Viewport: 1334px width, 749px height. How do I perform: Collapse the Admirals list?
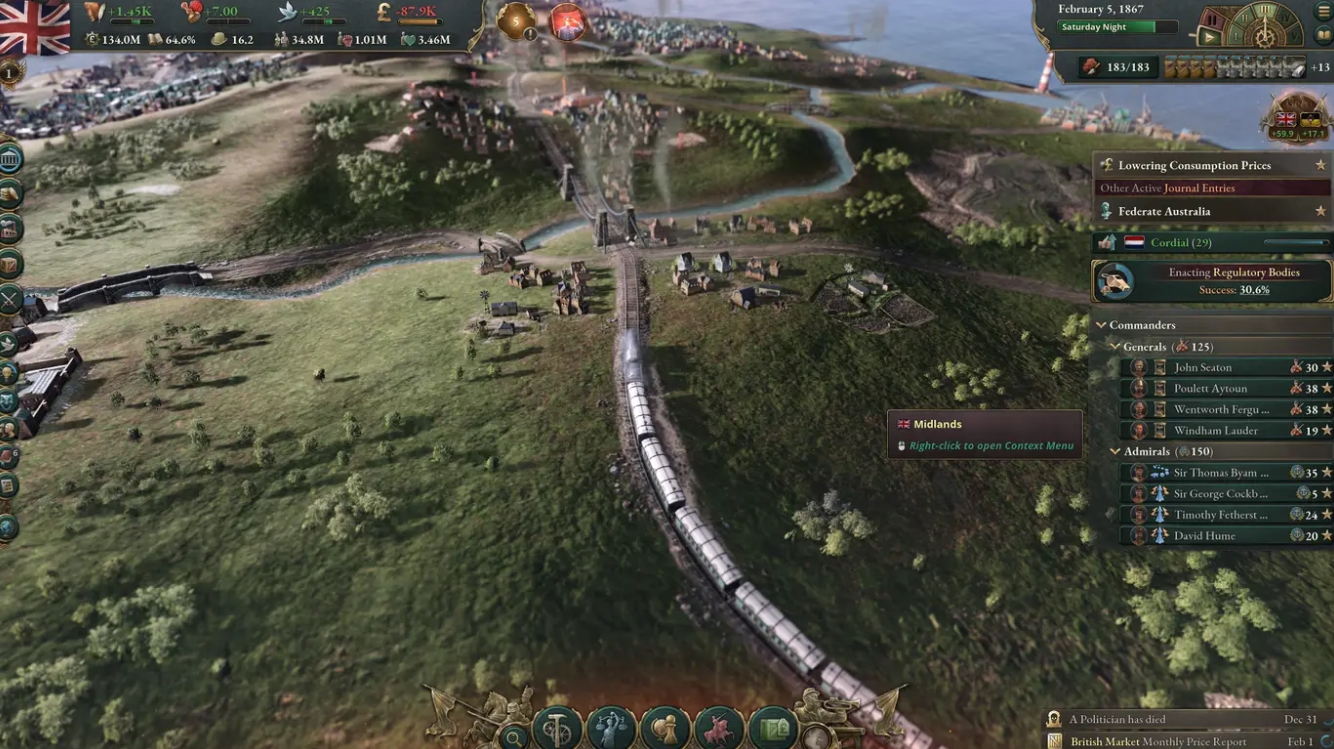[x=1114, y=451]
